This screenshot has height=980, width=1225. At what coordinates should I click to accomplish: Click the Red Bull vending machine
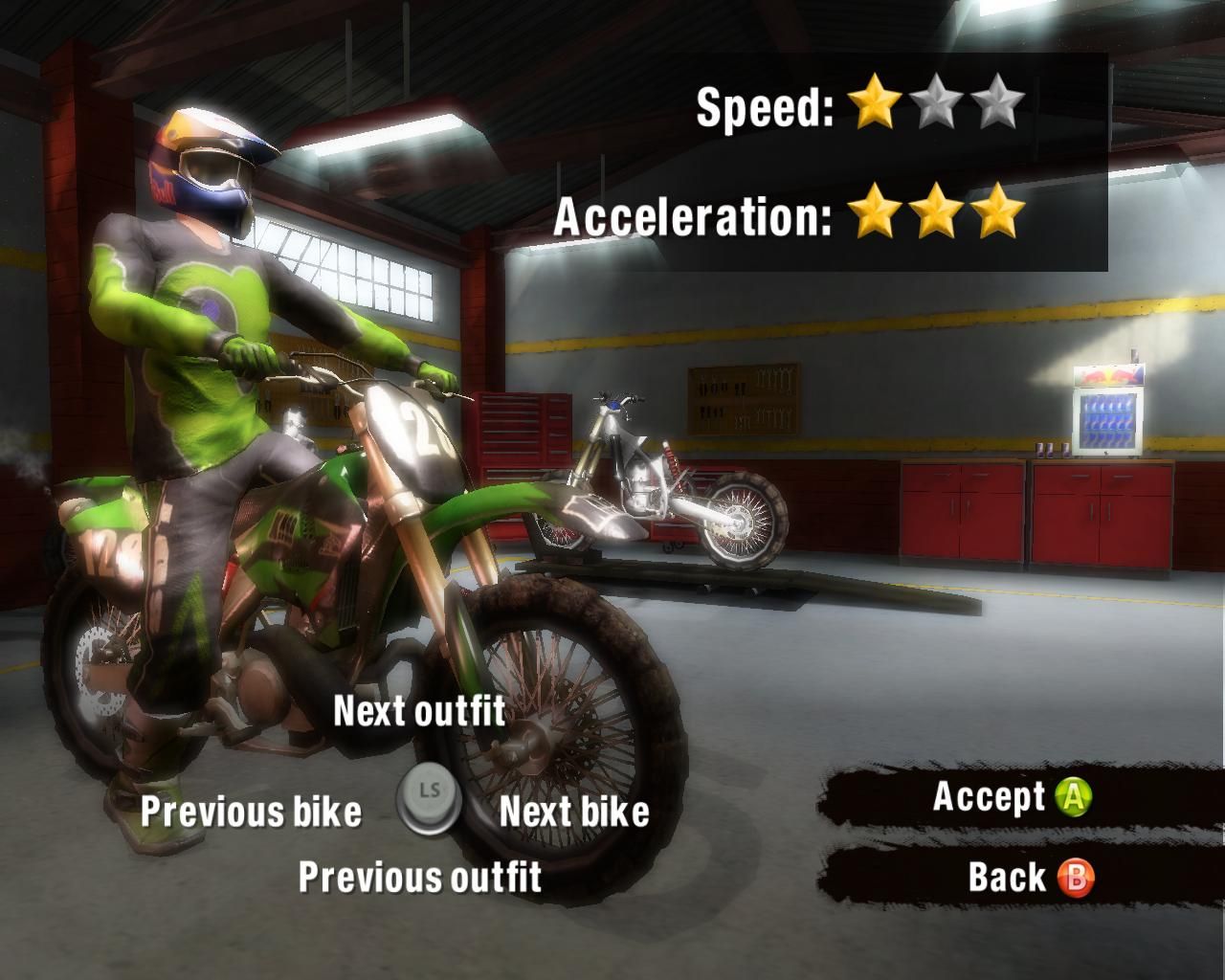[x=1110, y=412]
